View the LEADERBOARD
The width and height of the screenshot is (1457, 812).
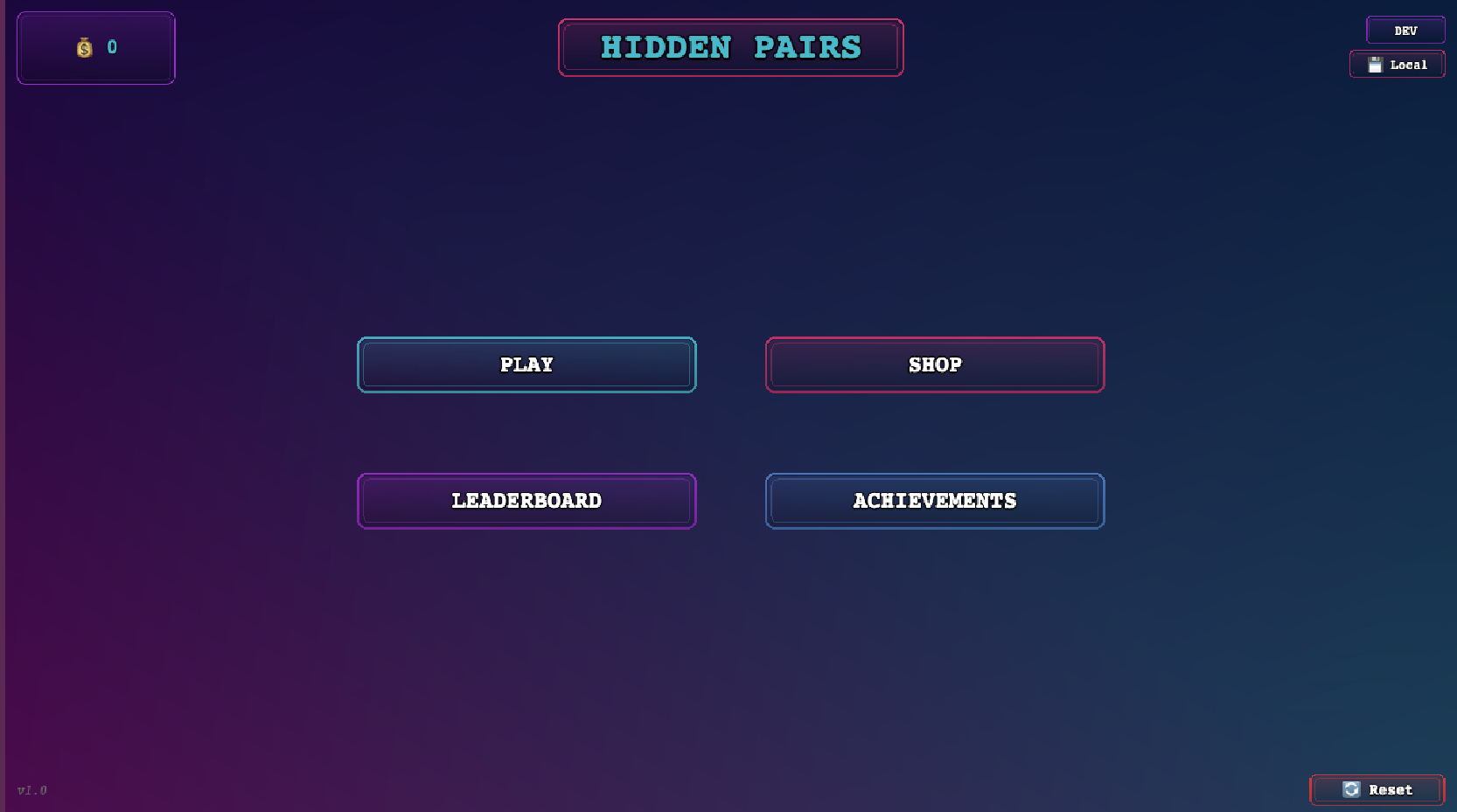pos(526,501)
